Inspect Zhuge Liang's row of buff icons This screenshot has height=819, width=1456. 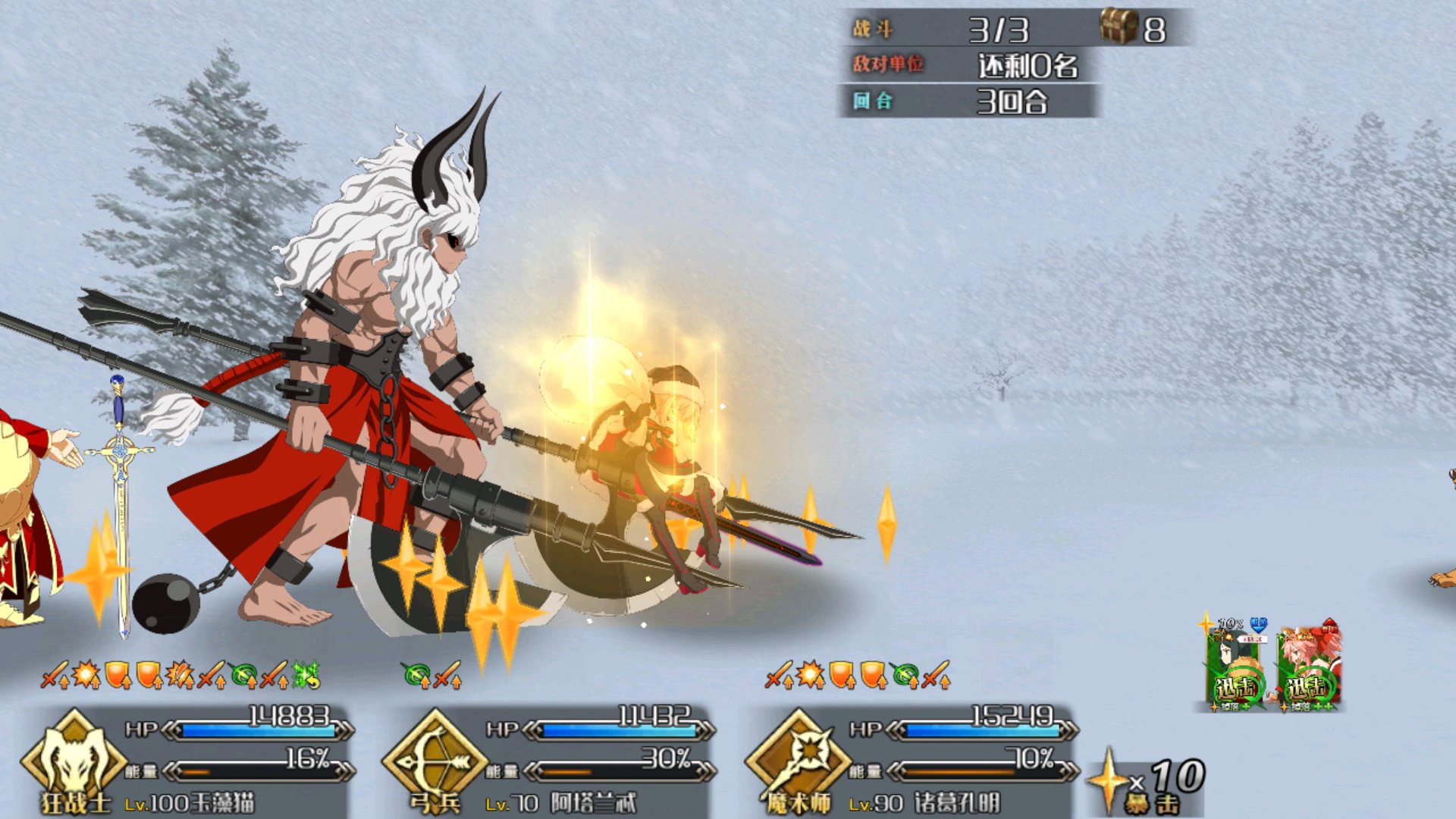click(x=858, y=674)
